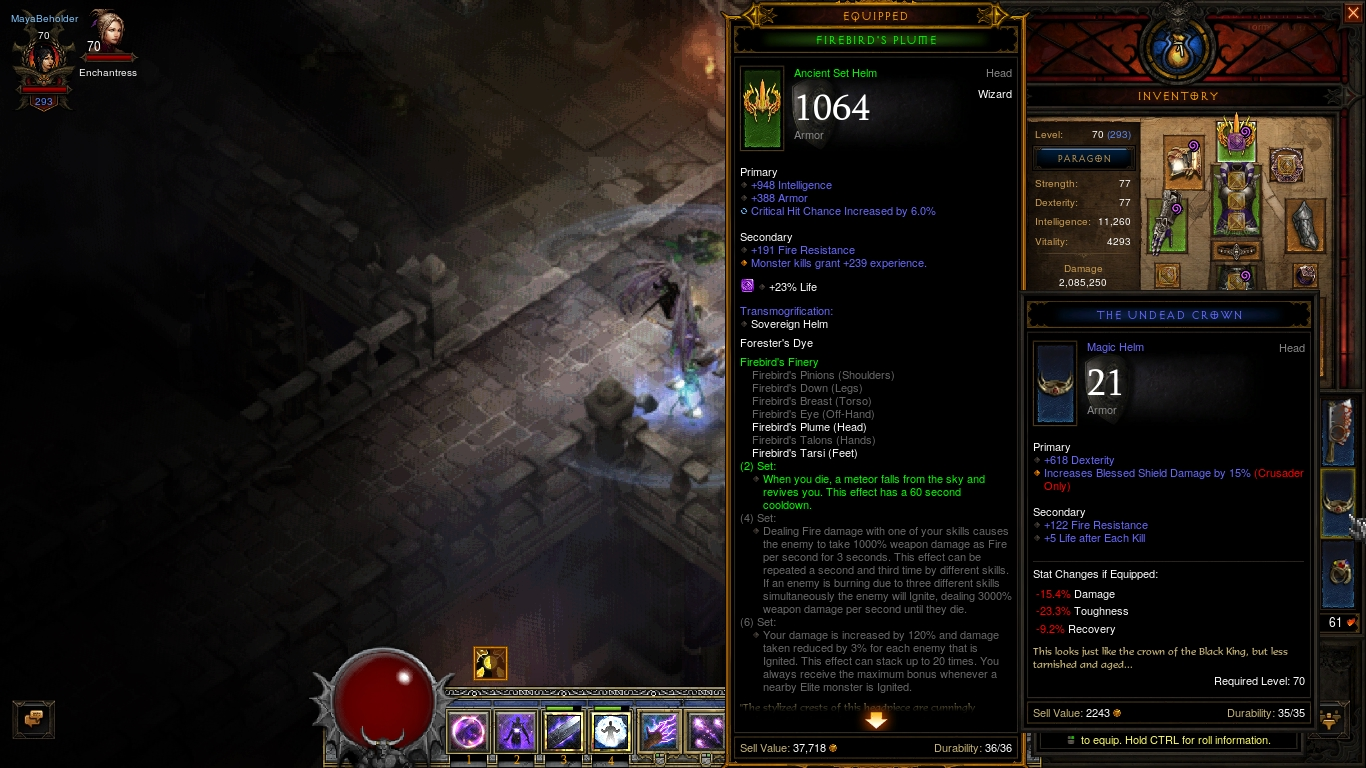The image size is (1366, 768).
Task: Activate the purple figure skill in slot 2
Action: 516,733
